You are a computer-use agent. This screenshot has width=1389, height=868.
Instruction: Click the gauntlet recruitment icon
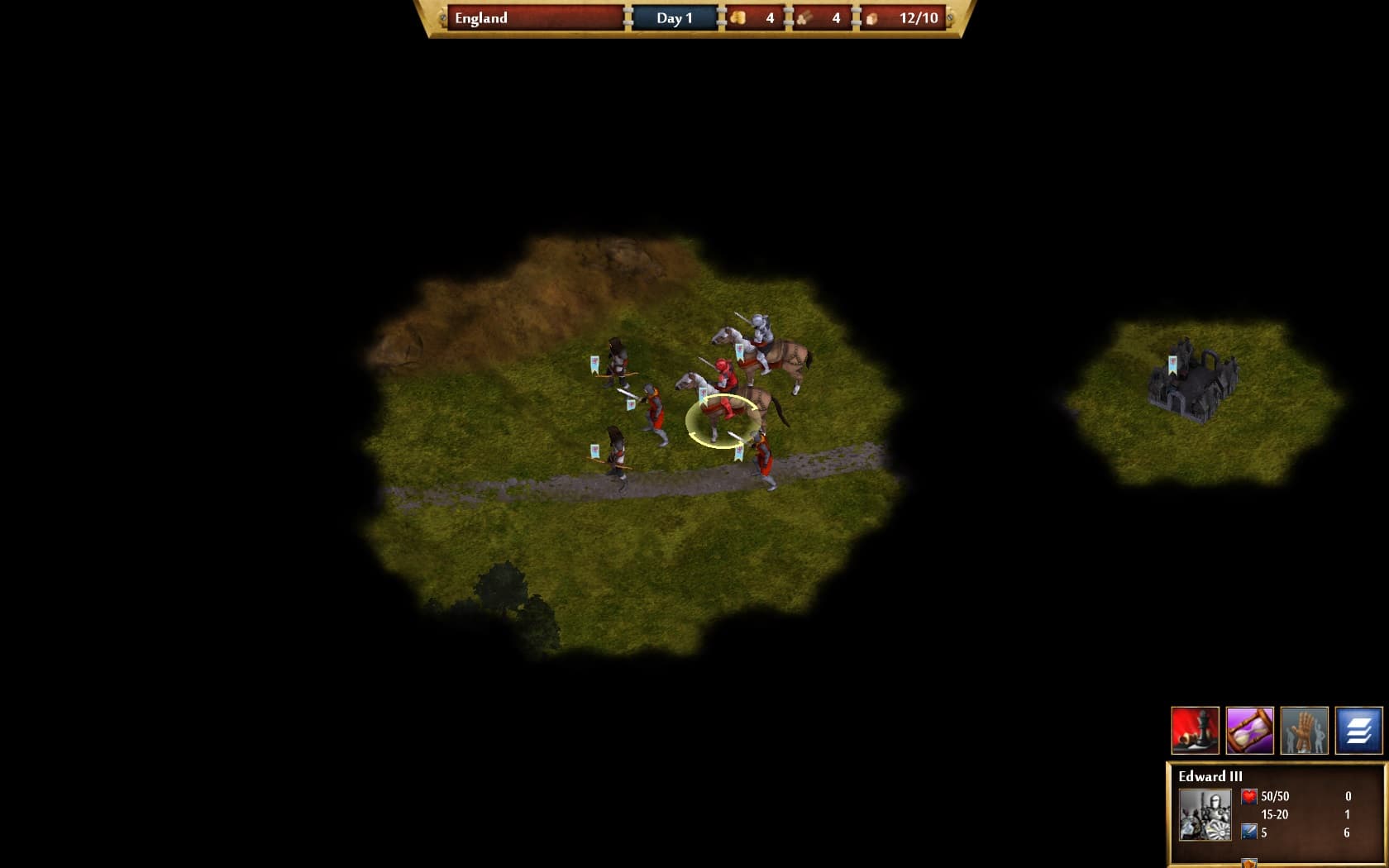pyautogui.click(x=1305, y=731)
